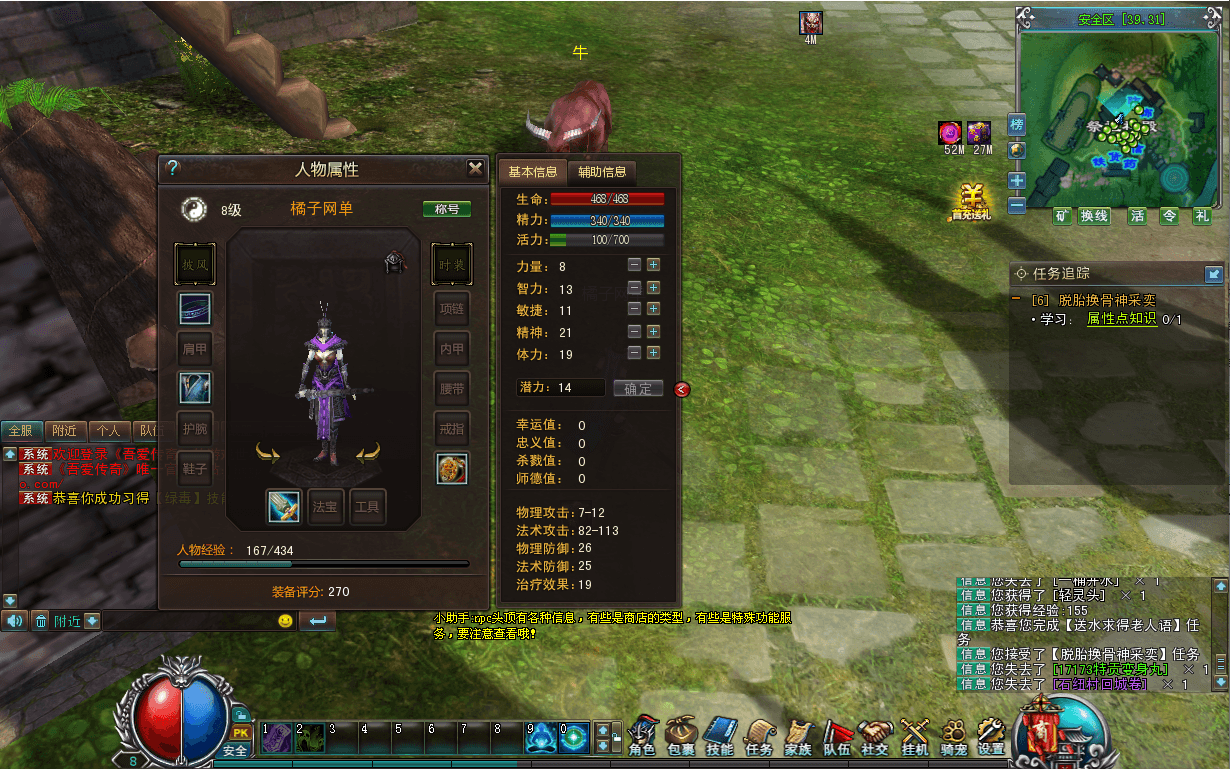Close the 人物属性 character window
Viewport: 1230px width, 769px height.
475,168
